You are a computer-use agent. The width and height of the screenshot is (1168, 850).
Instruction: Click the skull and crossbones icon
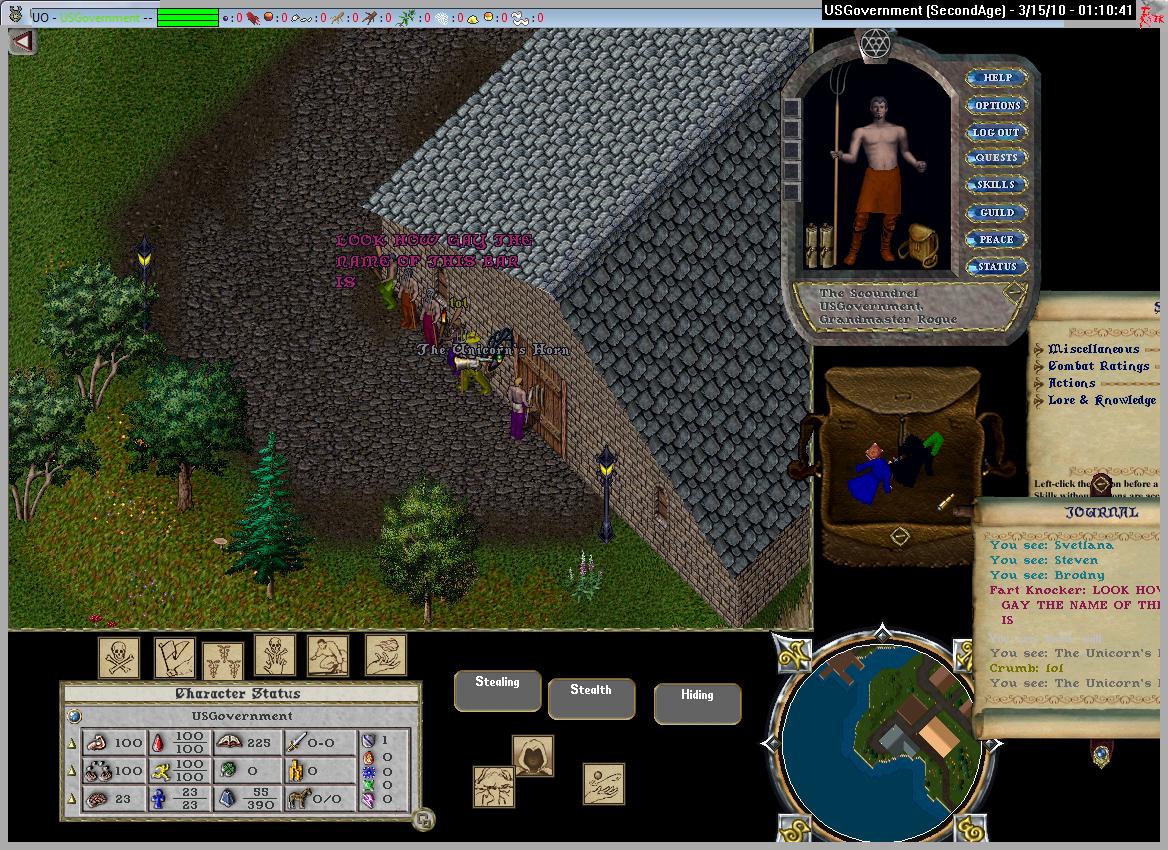click(x=118, y=657)
